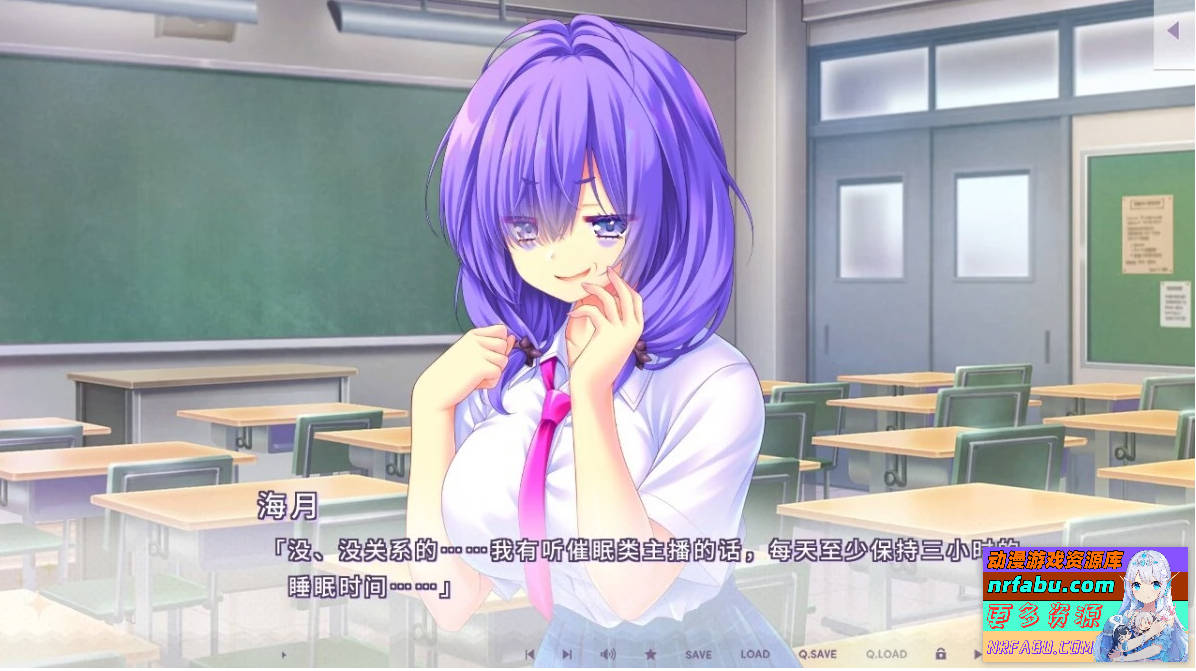This screenshot has height=671, width=1196.
Task: Skip ahead with the next-scene arrow icon
Action: [567, 654]
